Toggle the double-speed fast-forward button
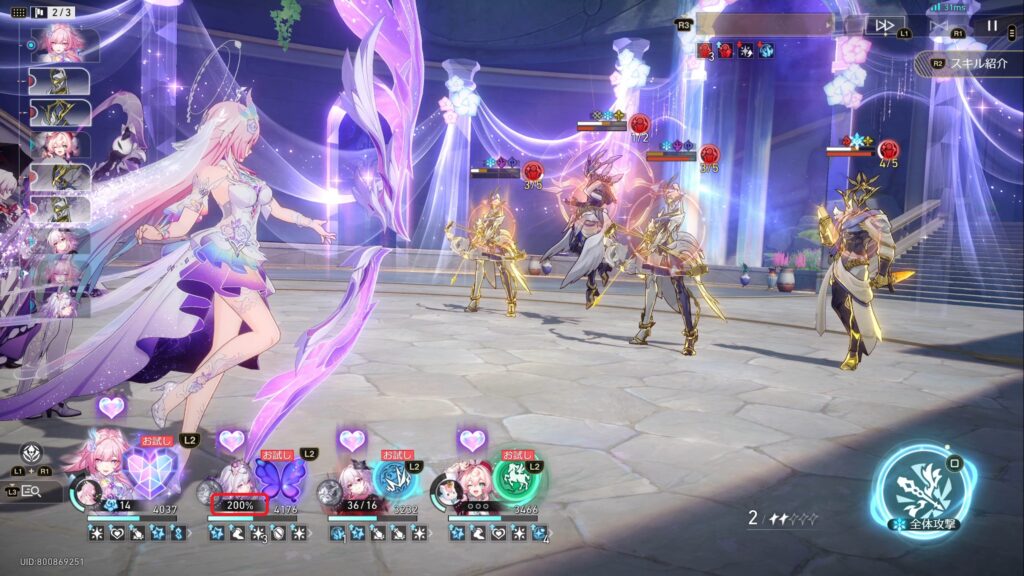The height and width of the screenshot is (576, 1024). coord(884,26)
